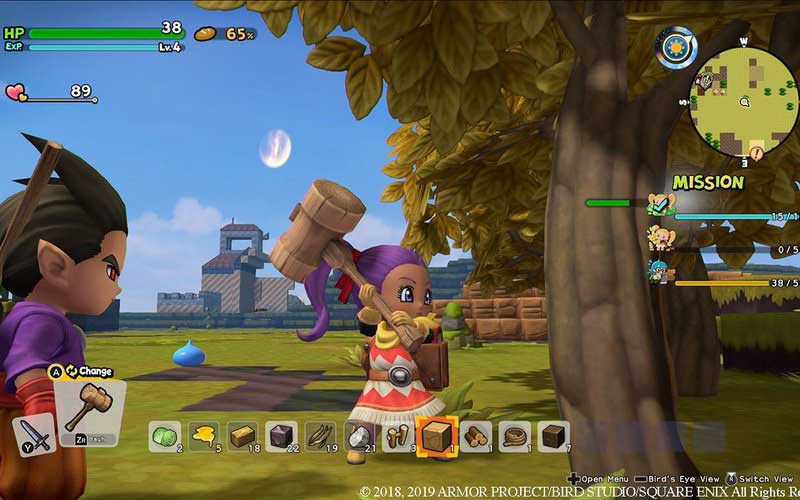This screenshot has width=800, height=500.
Task: Select the highlighted wooden block slot
Action: point(436,436)
